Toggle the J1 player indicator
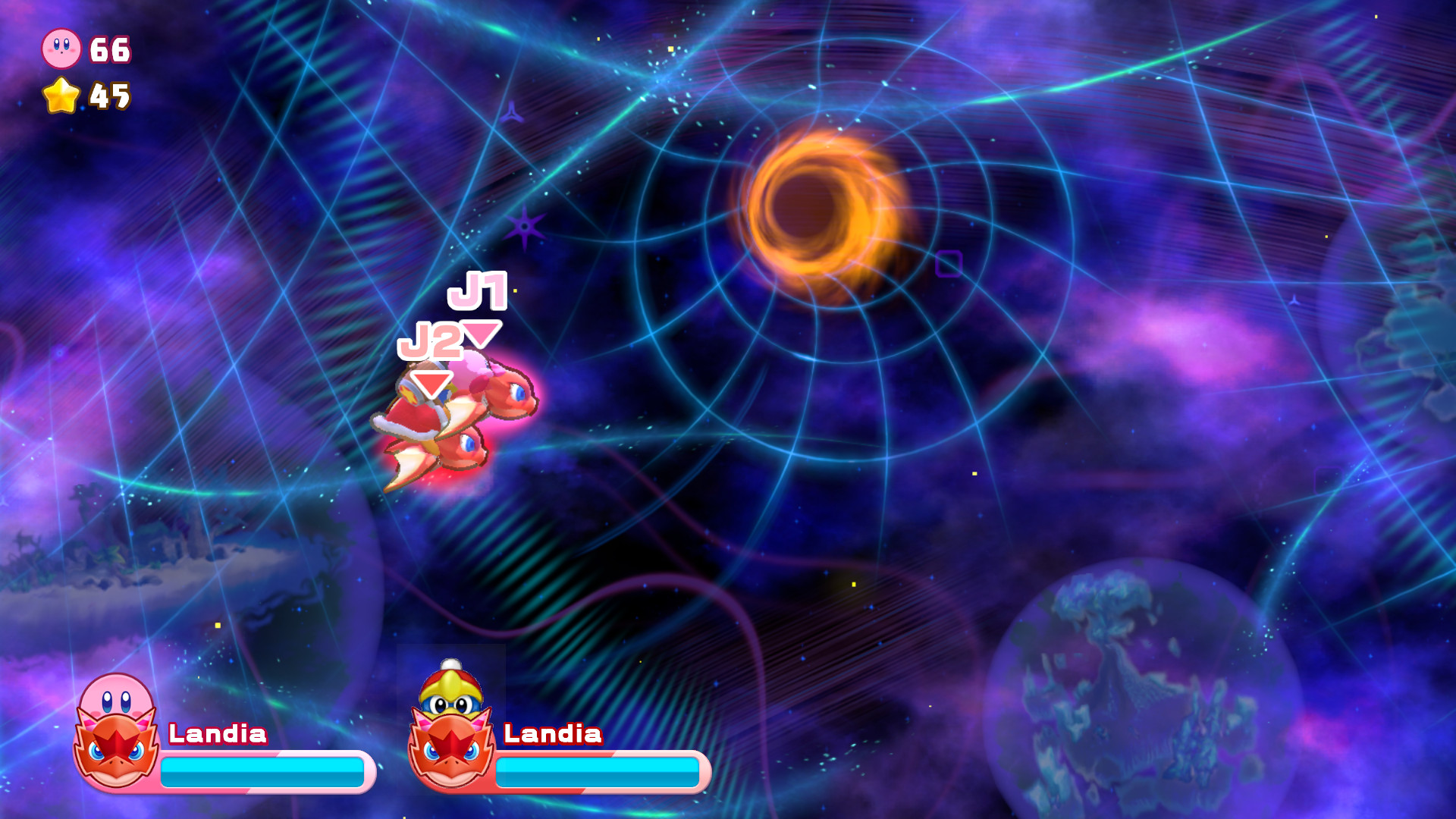 click(x=478, y=292)
